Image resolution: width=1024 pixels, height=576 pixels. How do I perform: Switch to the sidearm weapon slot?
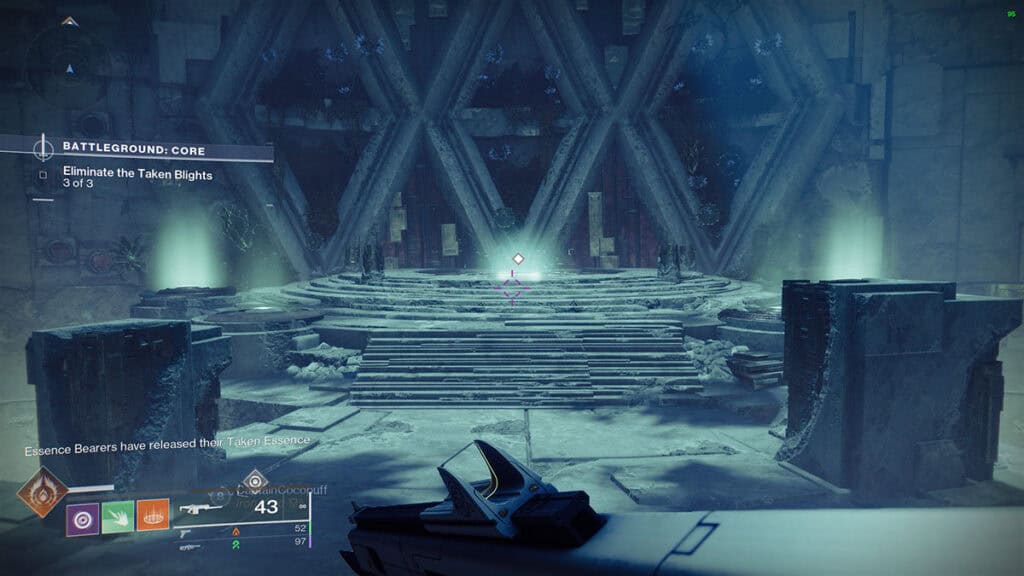coord(187,533)
